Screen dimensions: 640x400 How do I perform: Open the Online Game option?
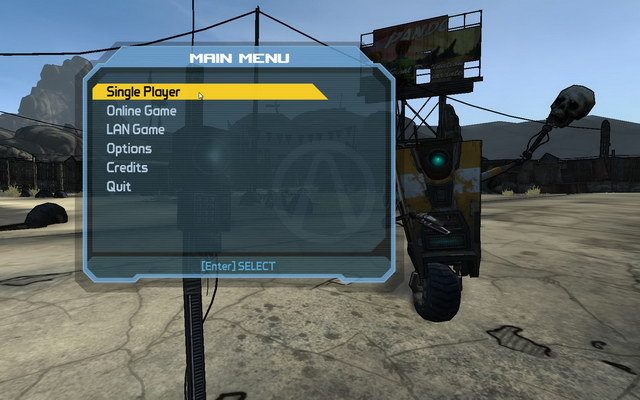[x=141, y=111]
